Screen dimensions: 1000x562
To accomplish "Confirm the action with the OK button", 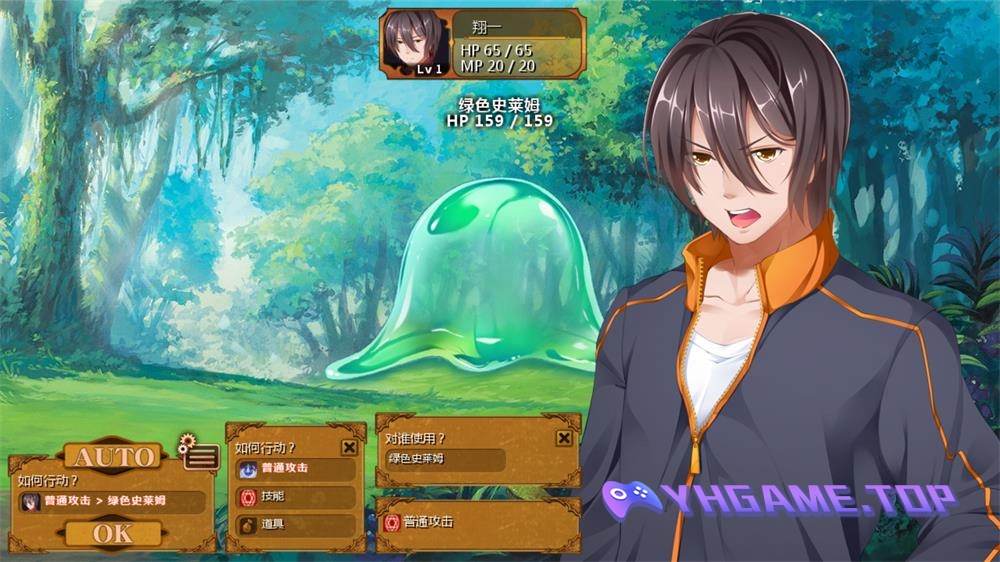I will pos(112,534).
